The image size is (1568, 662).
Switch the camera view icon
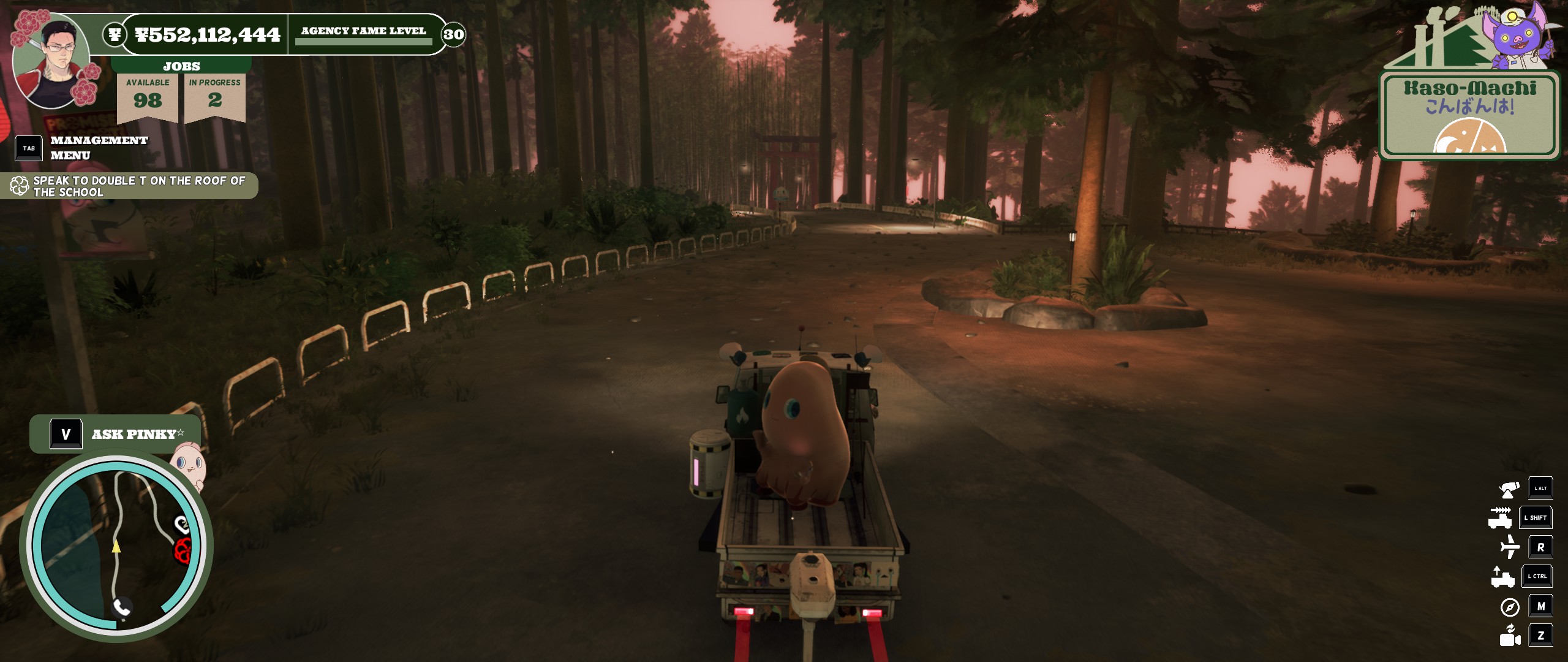(1510, 636)
